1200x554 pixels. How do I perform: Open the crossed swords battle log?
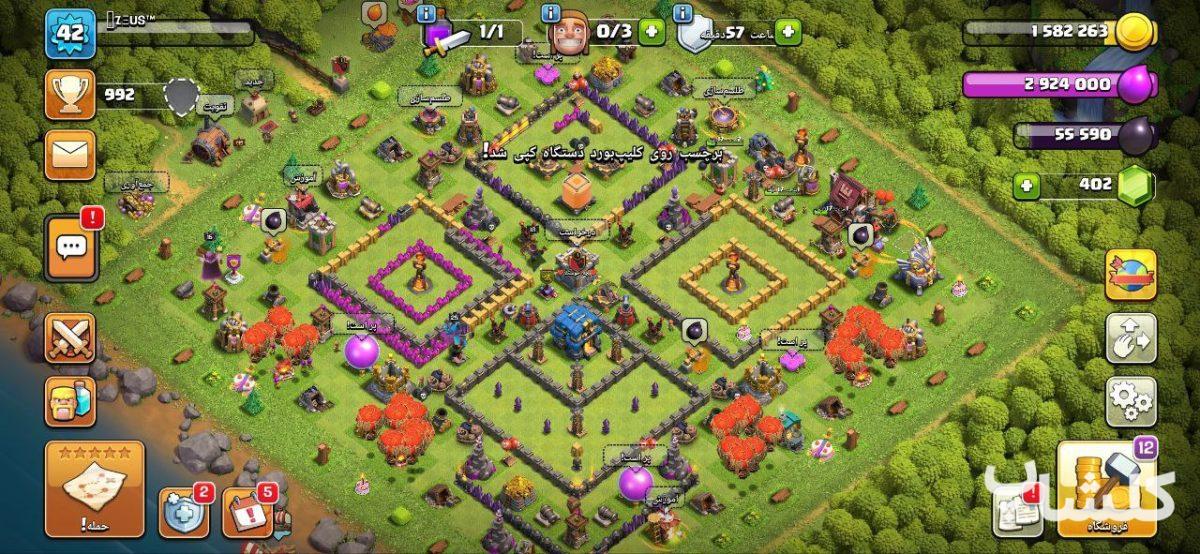(70, 338)
